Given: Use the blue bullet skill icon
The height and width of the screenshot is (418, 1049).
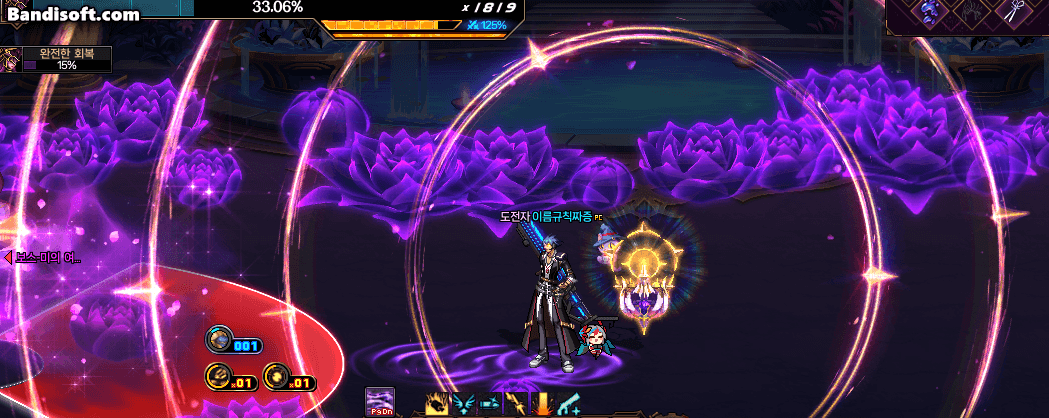Looking at the screenshot, I should pyautogui.click(x=490, y=404).
